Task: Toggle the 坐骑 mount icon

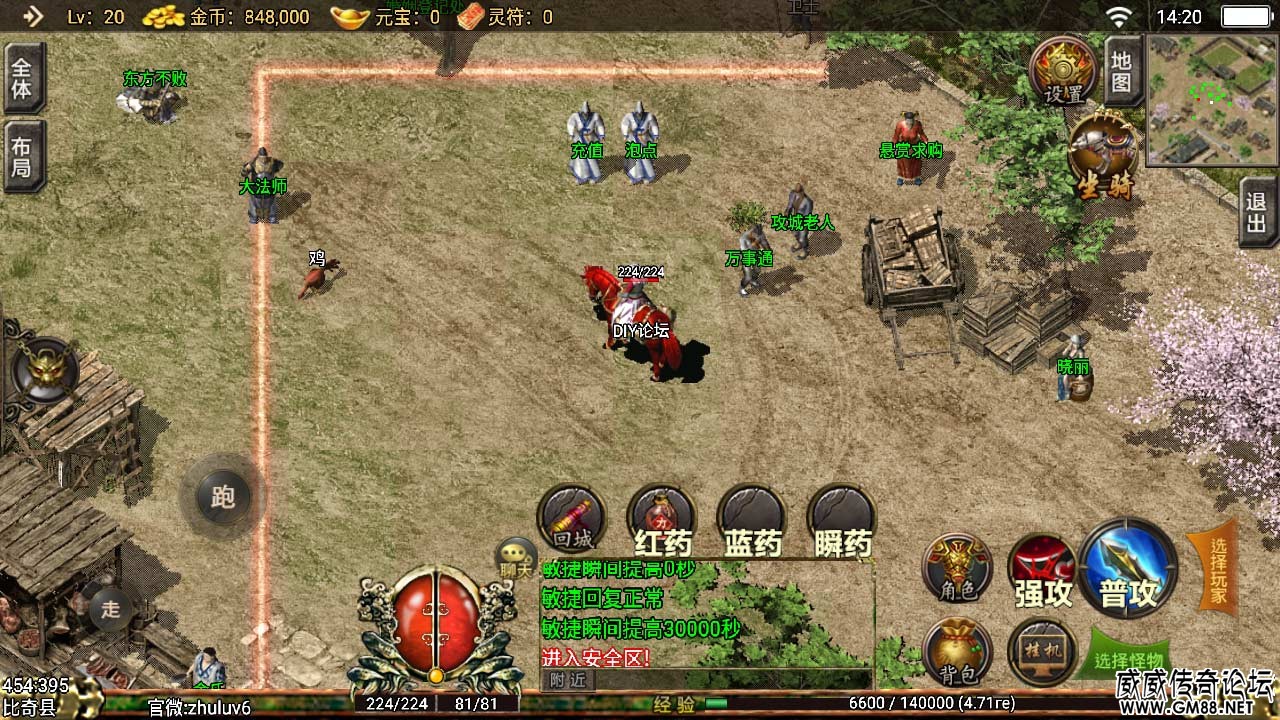Action: click(x=1104, y=157)
